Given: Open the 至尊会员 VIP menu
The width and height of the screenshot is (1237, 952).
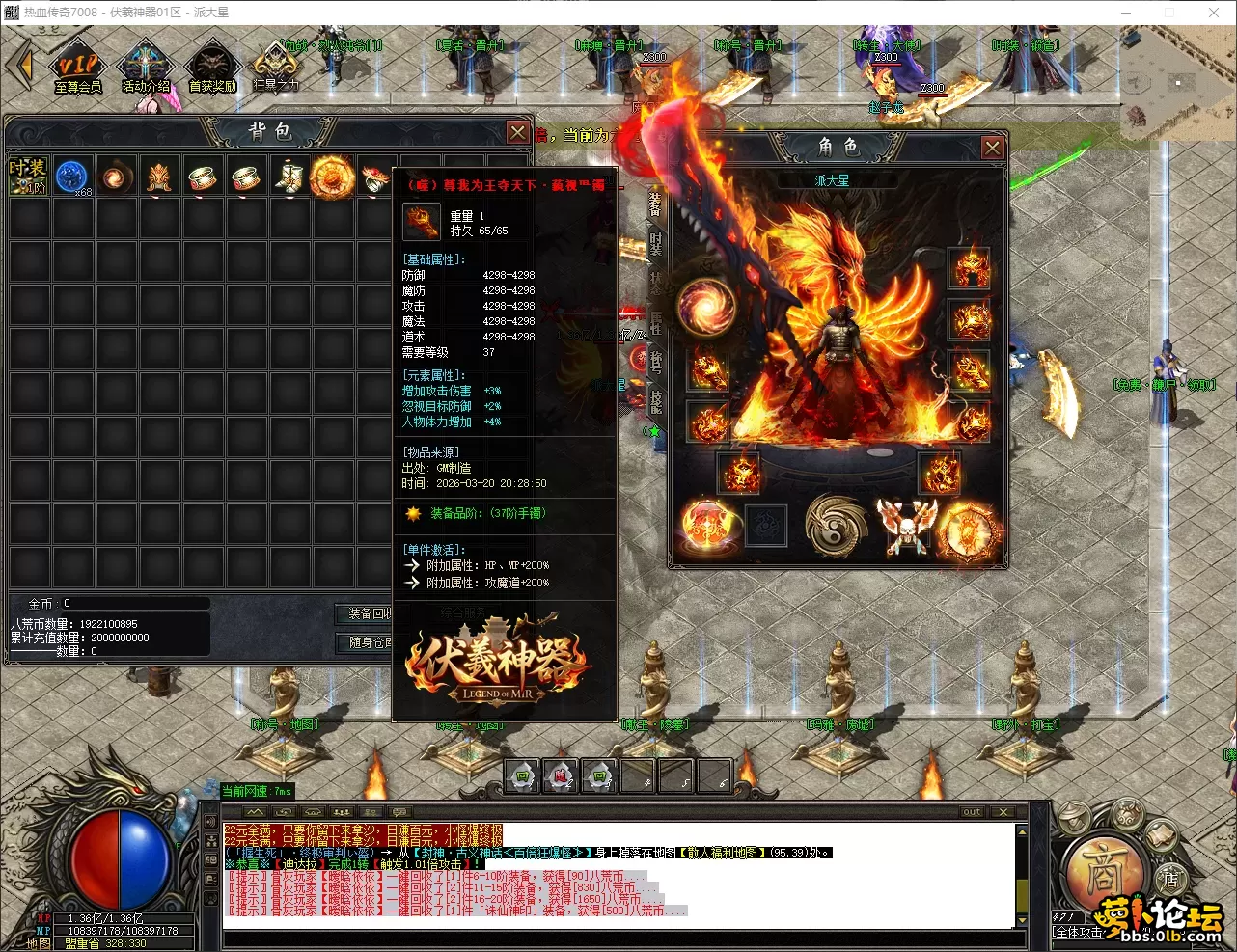Looking at the screenshot, I should coord(78,69).
